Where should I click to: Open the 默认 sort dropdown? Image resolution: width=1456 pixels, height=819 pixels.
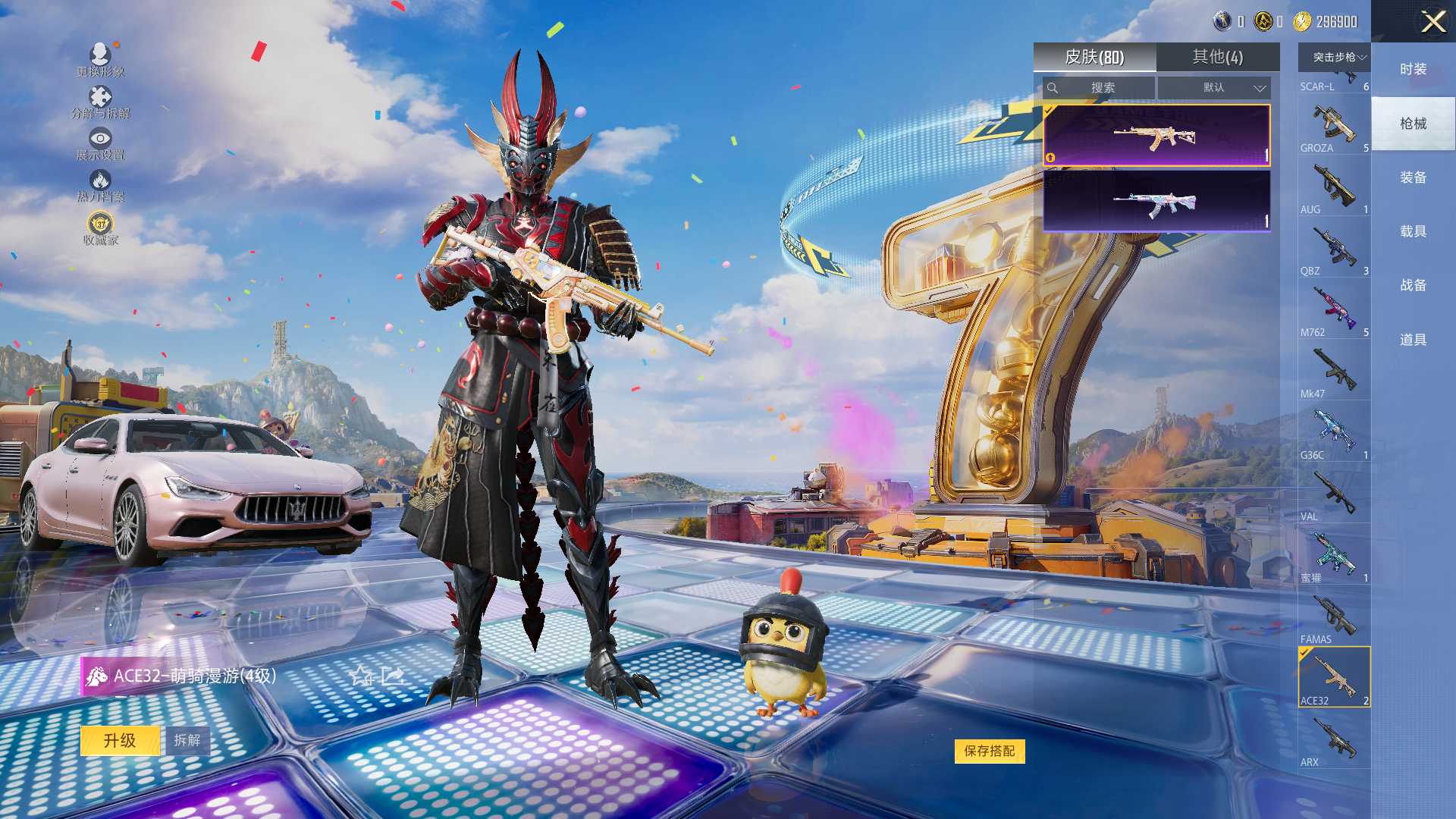pos(1214,88)
